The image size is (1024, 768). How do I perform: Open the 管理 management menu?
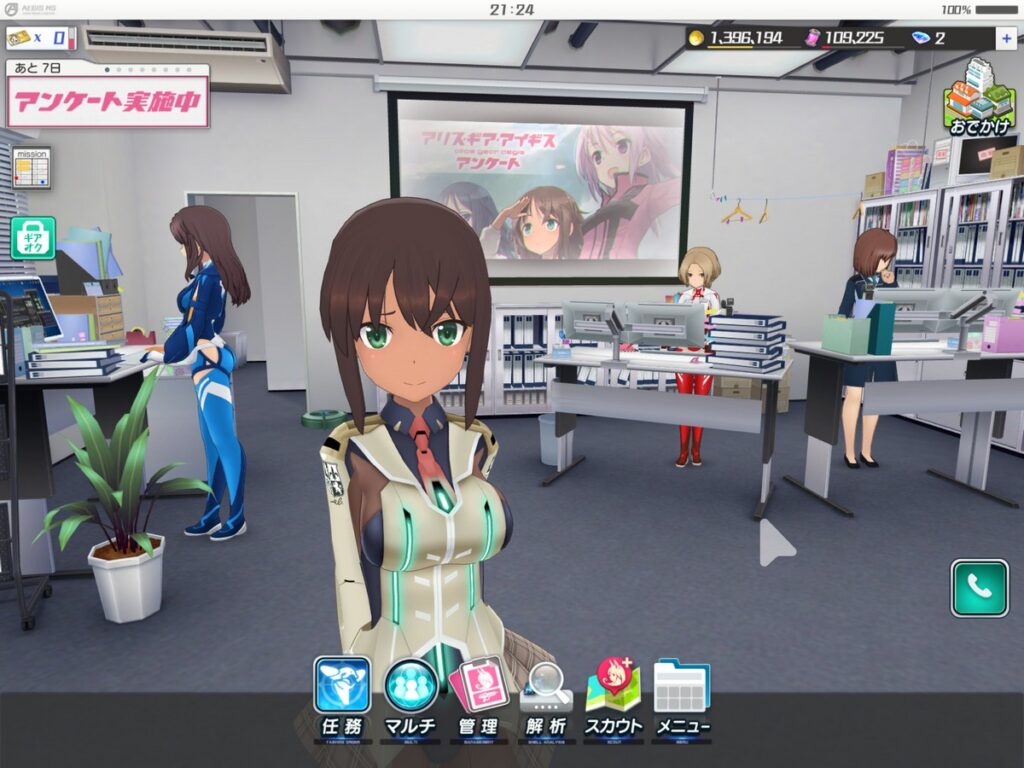point(478,697)
